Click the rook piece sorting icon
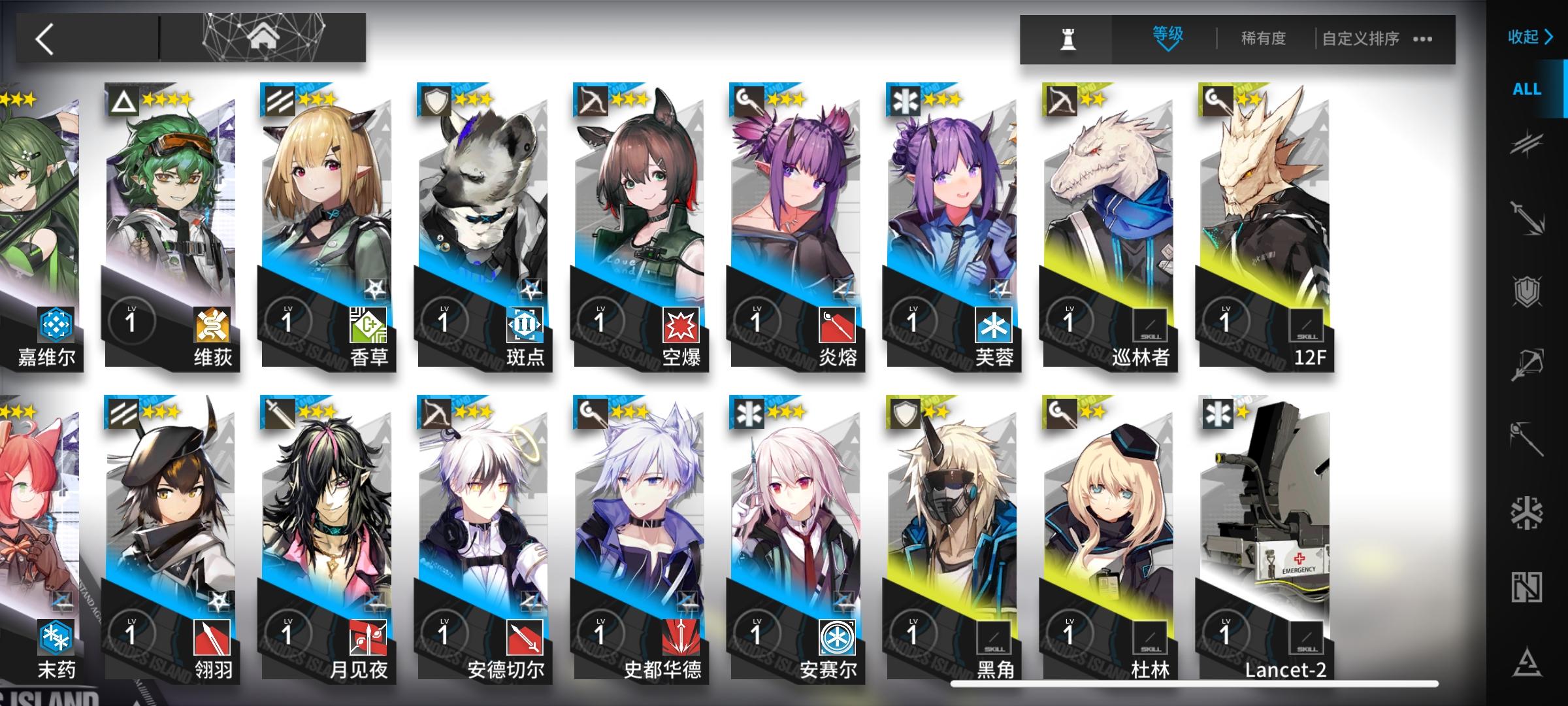This screenshot has width=1568, height=706. (1067, 39)
